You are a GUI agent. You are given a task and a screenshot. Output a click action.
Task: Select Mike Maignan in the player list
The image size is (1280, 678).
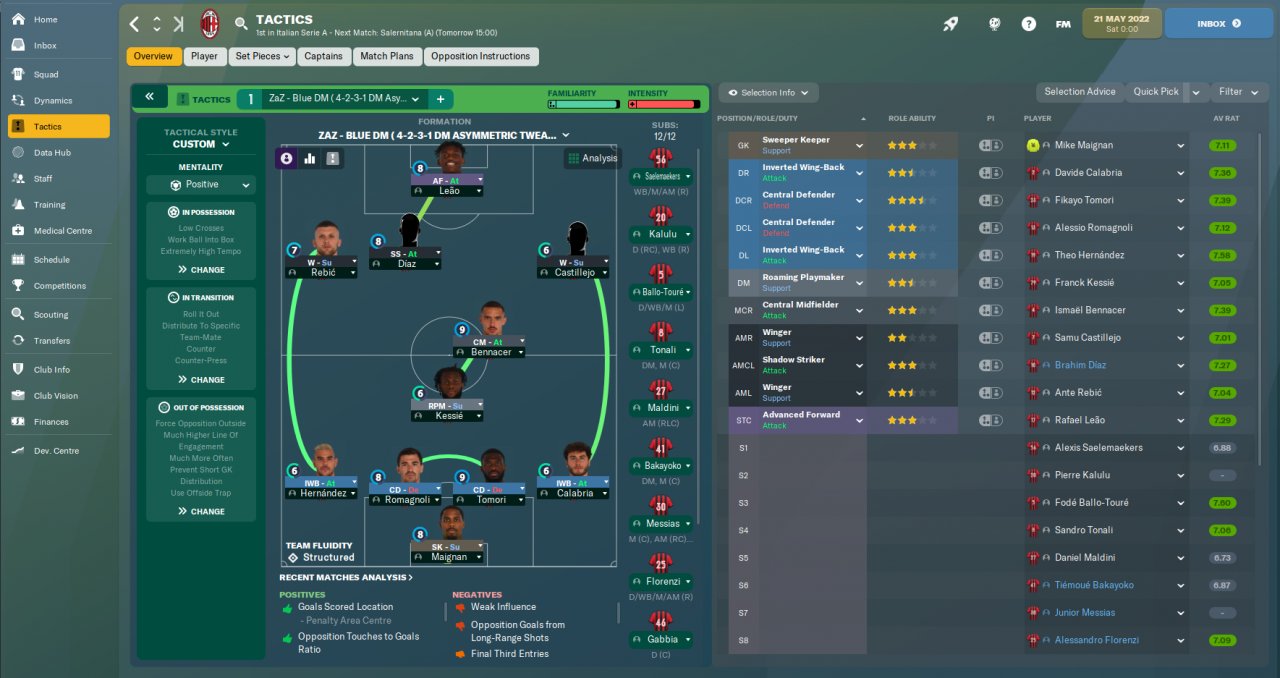(x=1083, y=145)
